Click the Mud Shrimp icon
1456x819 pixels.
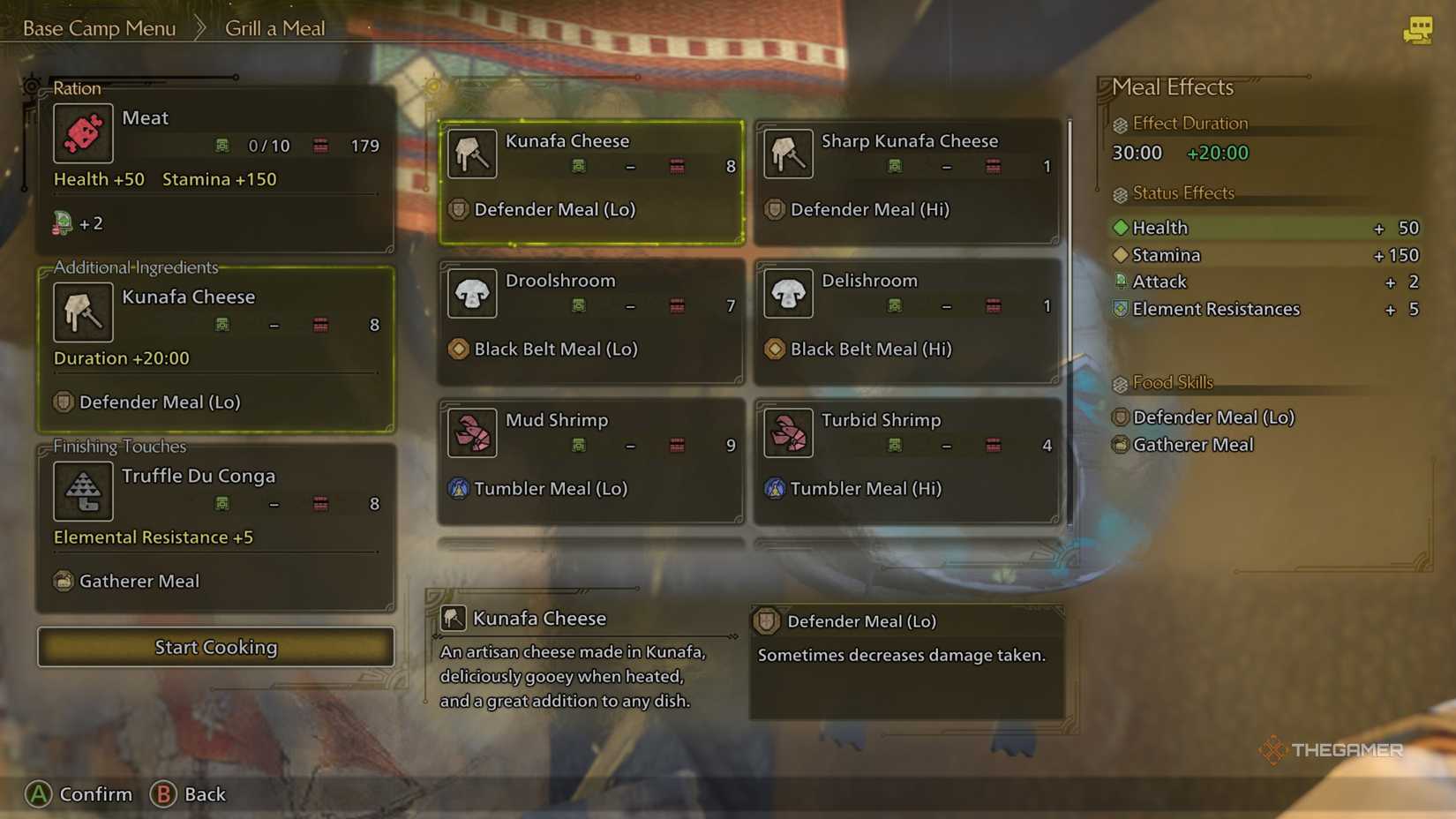[472, 433]
